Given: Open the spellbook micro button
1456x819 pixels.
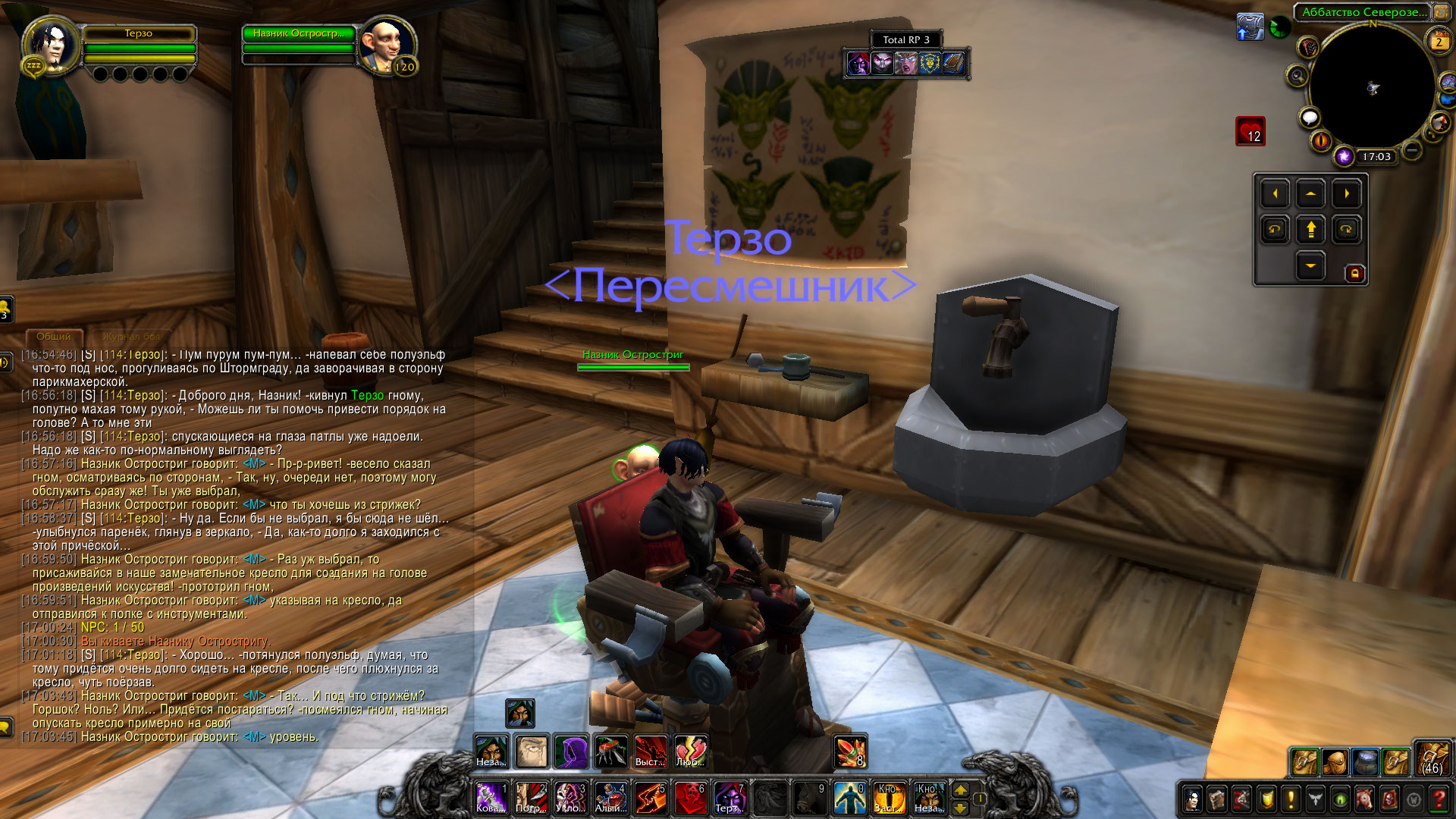Looking at the screenshot, I should pyautogui.click(x=1217, y=799).
